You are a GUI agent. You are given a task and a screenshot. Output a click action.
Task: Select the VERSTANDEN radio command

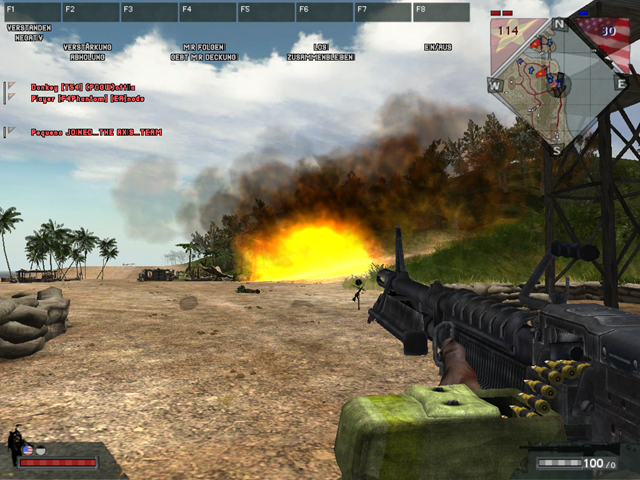[x=28, y=27]
